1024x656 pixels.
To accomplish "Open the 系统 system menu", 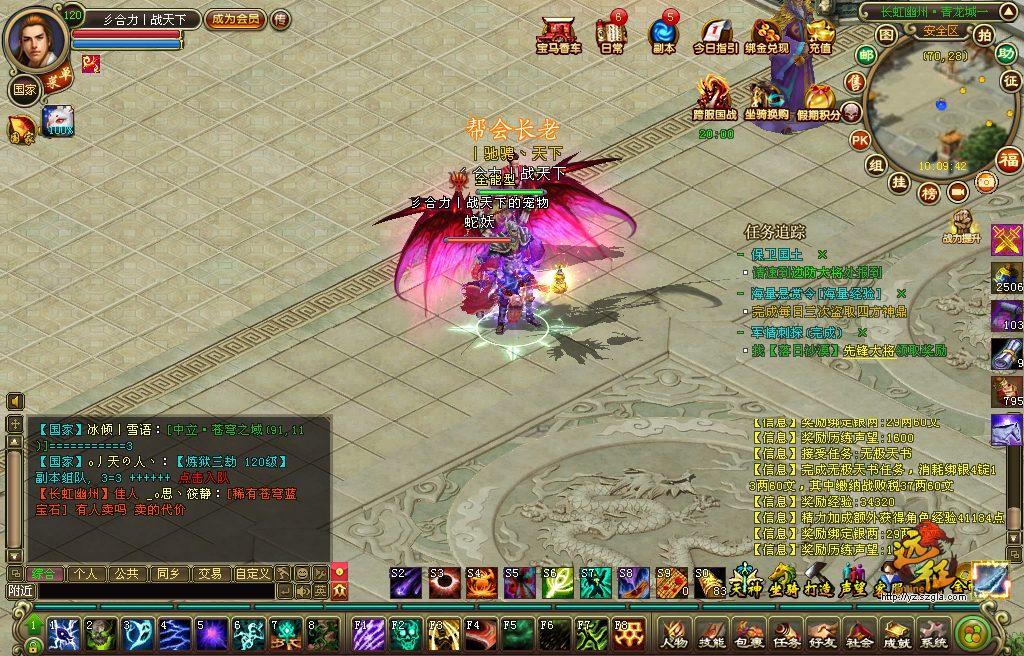I will pos(933,632).
